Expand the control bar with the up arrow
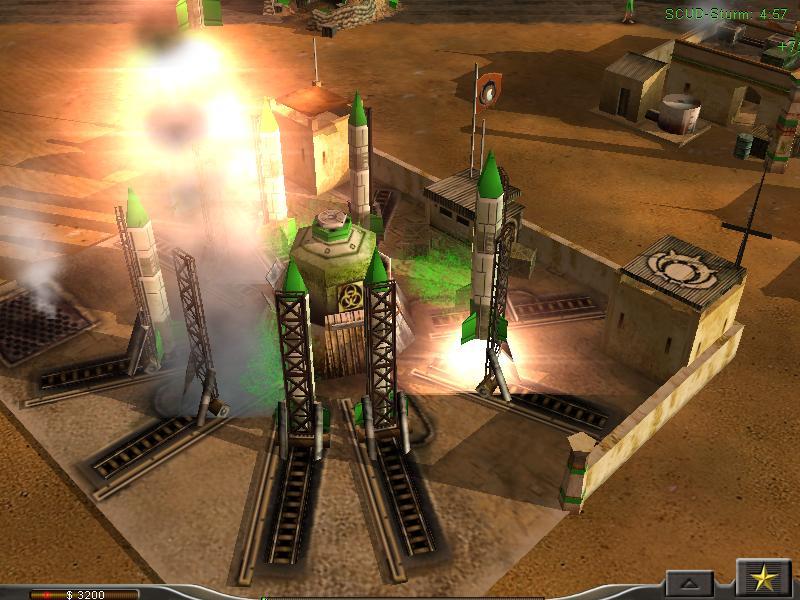This screenshot has width=800, height=600. (x=690, y=583)
